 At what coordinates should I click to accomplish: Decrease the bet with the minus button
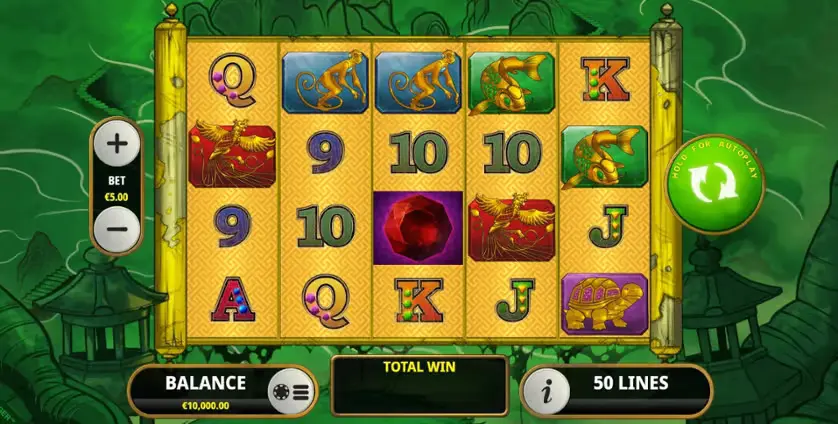point(117,229)
